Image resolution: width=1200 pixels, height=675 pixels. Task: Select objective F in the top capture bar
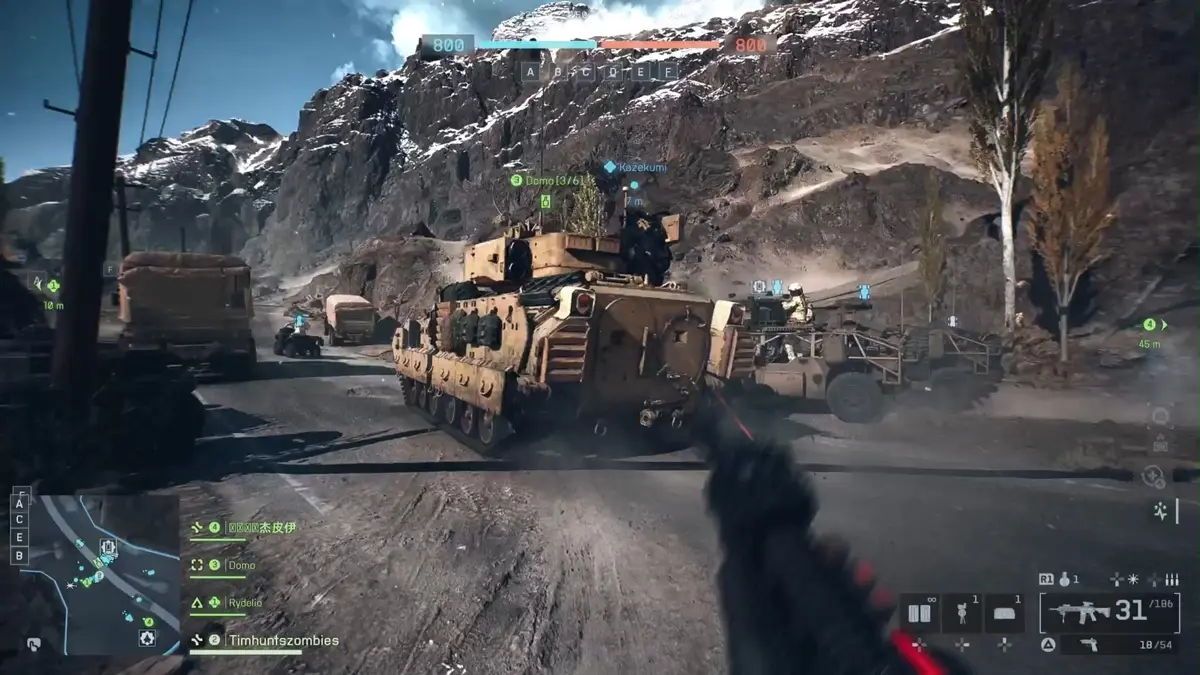click(x=670, y=72)
